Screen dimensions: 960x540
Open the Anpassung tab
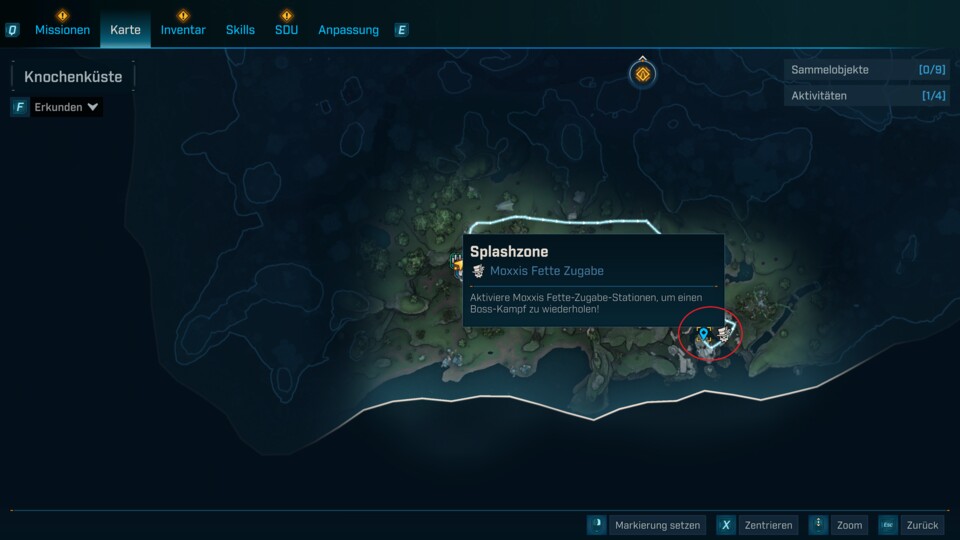click(348, 30)
